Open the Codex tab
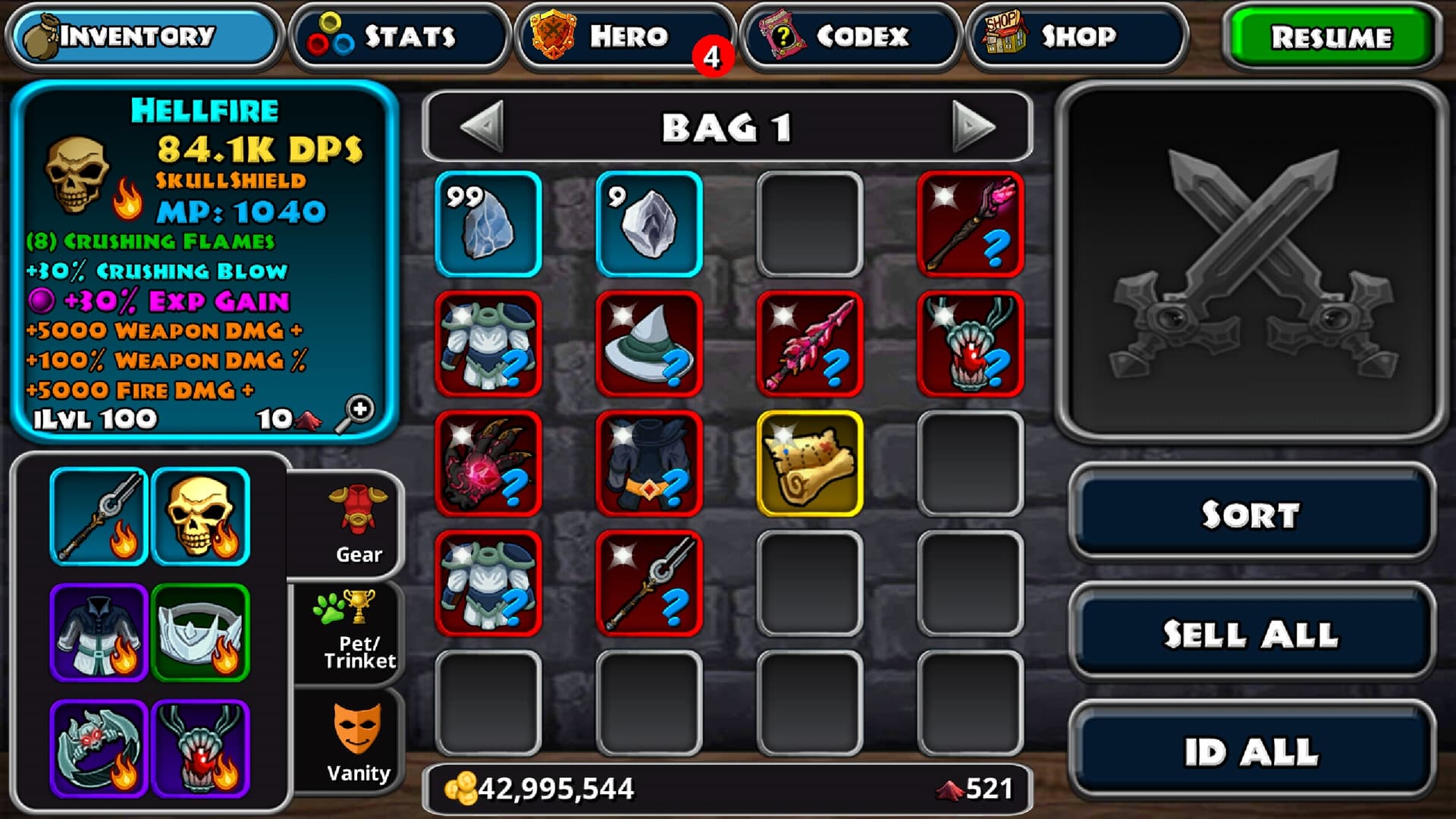Viewport: 1456px width, 819px height. point(849,36)
